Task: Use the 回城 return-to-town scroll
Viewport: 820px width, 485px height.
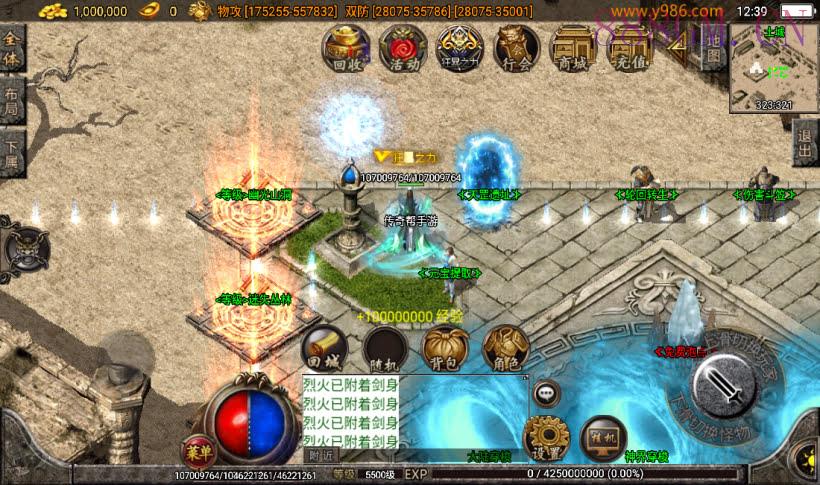Action: pos(325,348)
